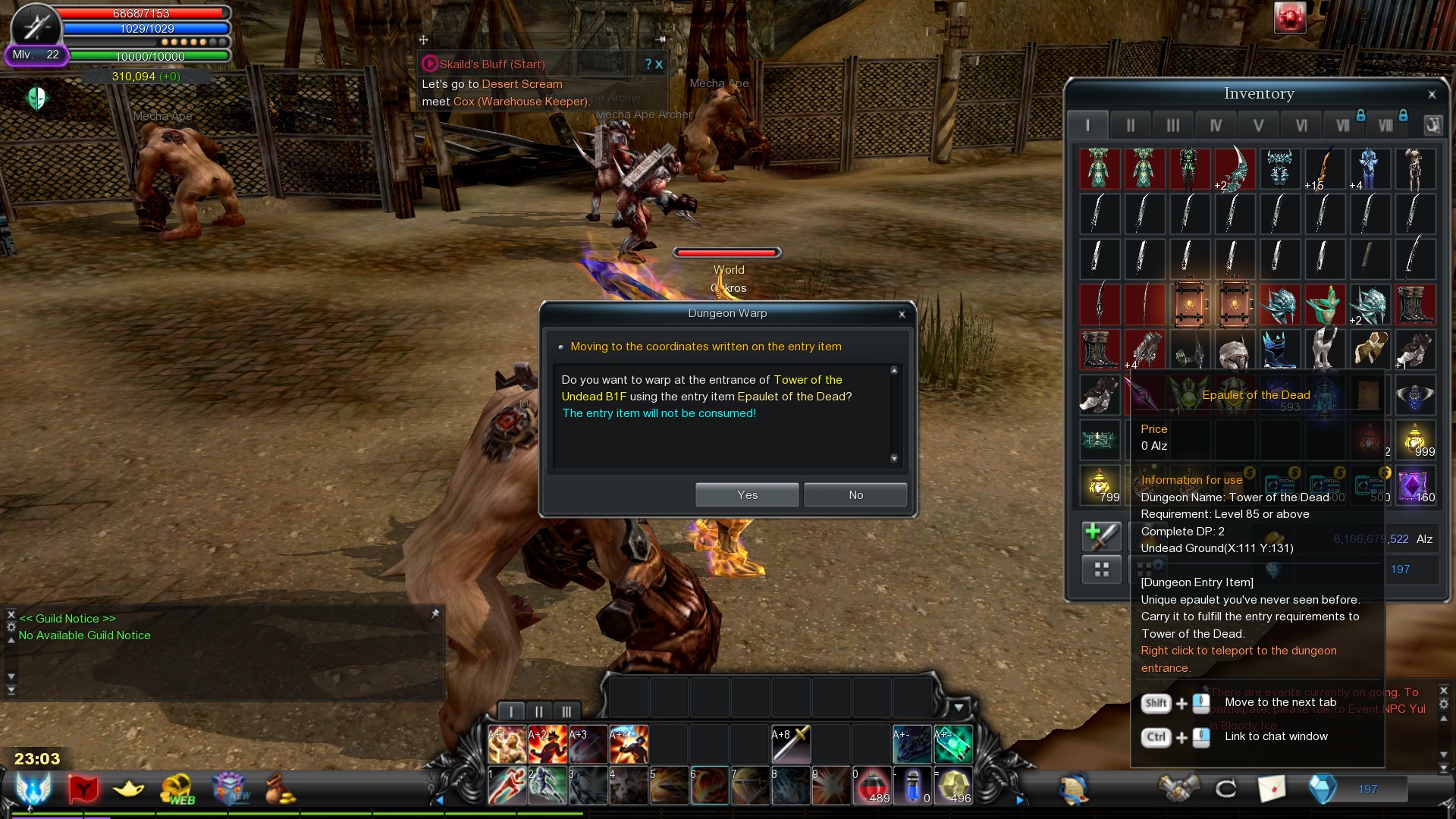The image size is (1456, 819).
Task: Confirm the dungeon warp with Yes
Action: (x=747, y=495)
